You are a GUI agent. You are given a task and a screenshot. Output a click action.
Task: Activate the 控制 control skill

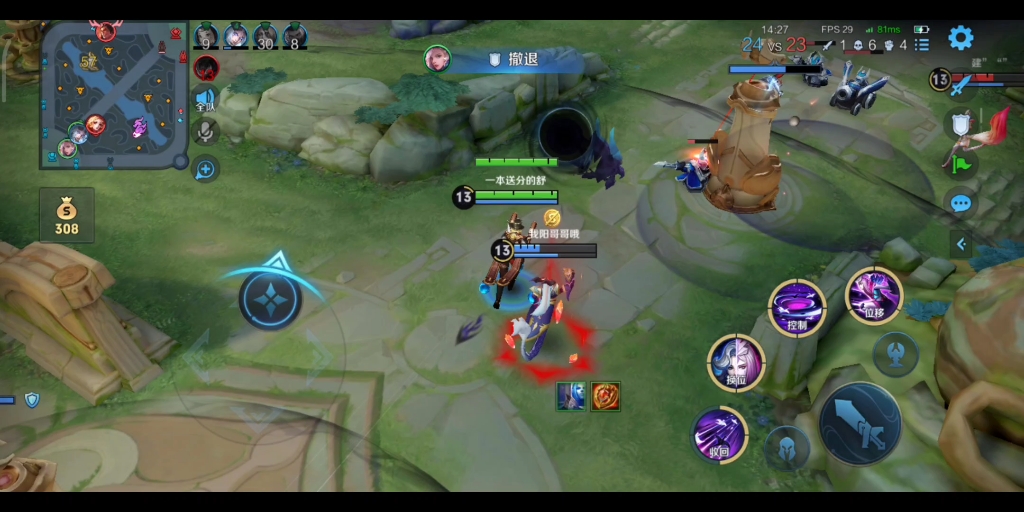pos(797,308)
